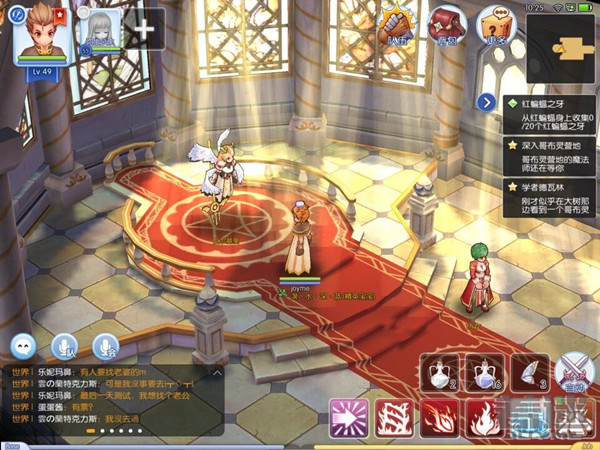Collapse the quest tracker with the arrow button
600x450 pixels.
(x=487, y=102)
